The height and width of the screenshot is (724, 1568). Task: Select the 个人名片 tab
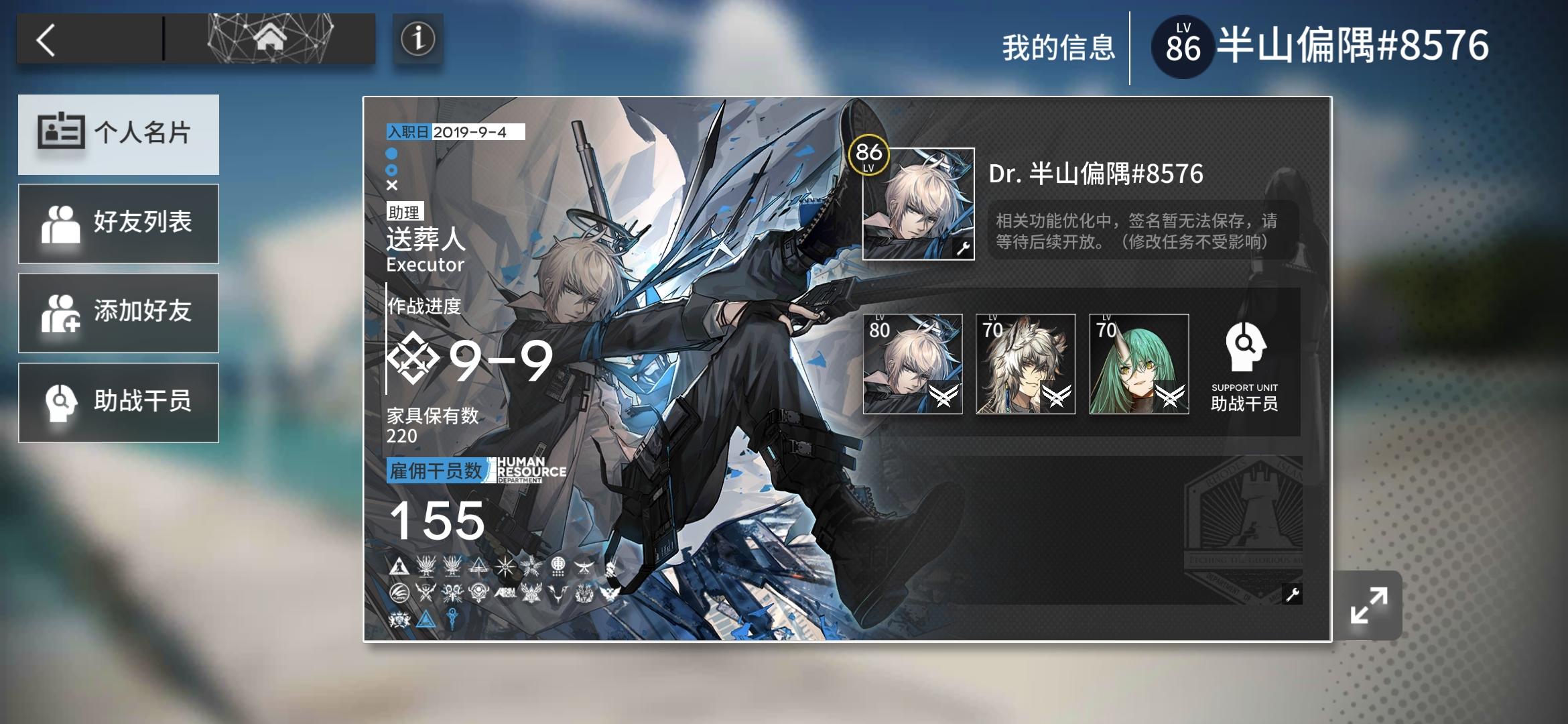pyautogui.click(x=119, y=134)
